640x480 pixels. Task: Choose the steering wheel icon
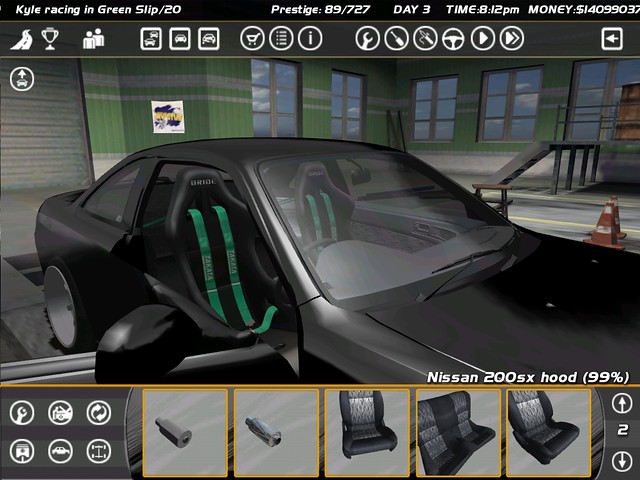(454, 39)
